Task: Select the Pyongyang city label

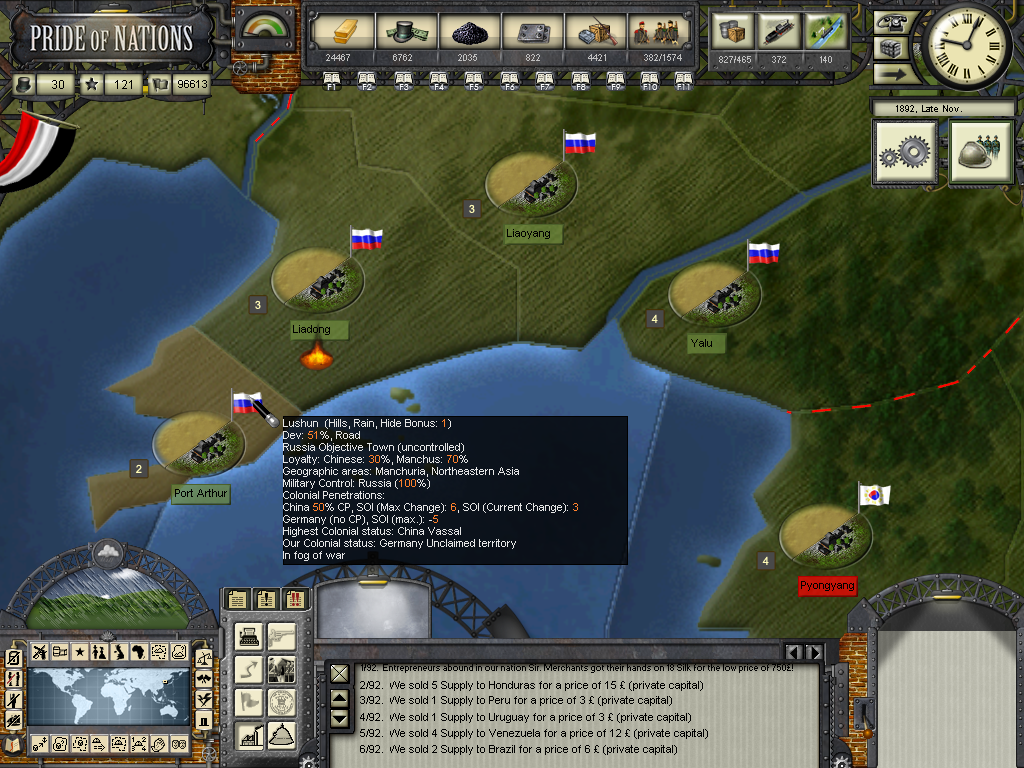Action: [827, 585]
